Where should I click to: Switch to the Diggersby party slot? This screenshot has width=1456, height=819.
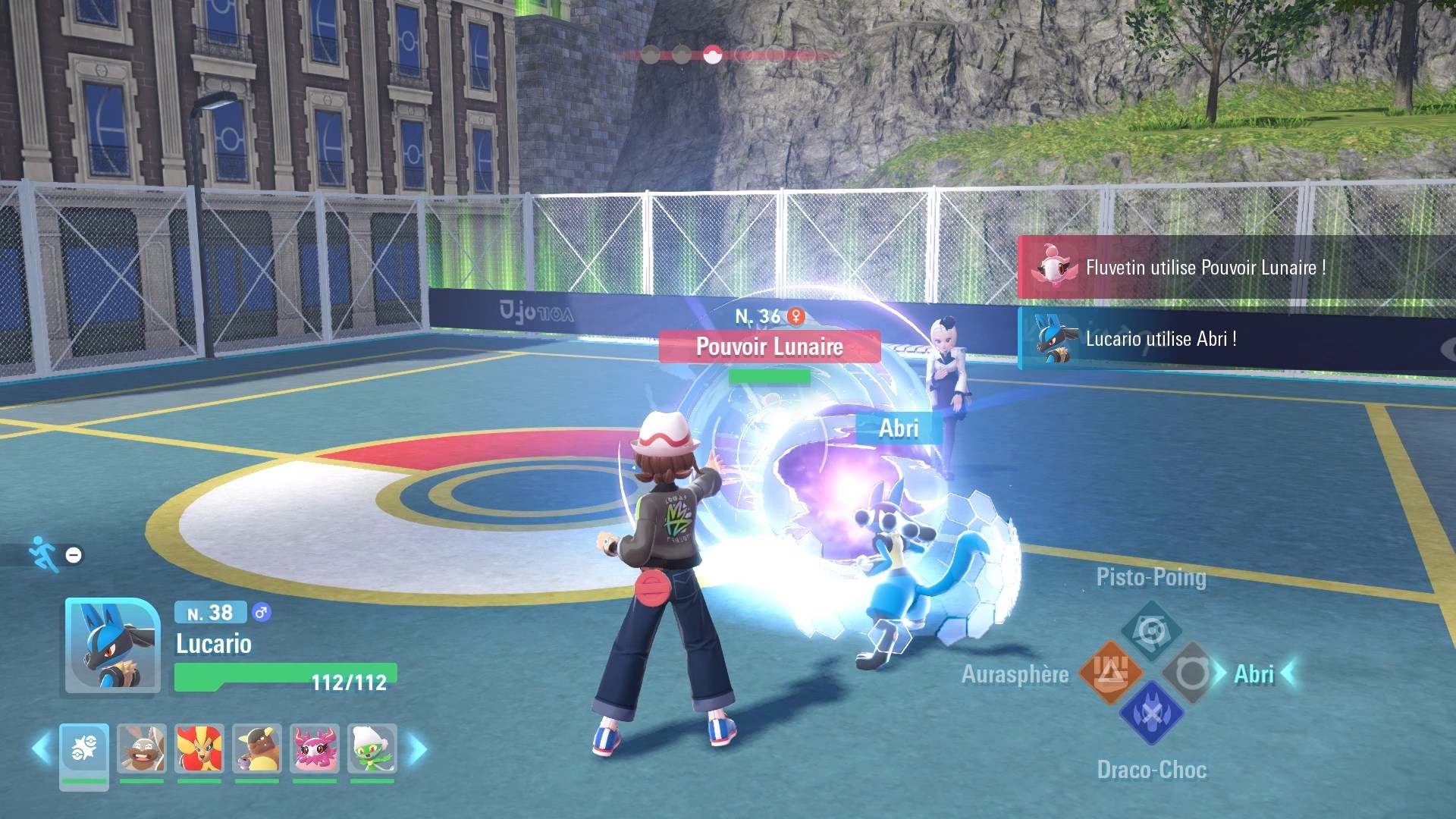pos(142,748)
